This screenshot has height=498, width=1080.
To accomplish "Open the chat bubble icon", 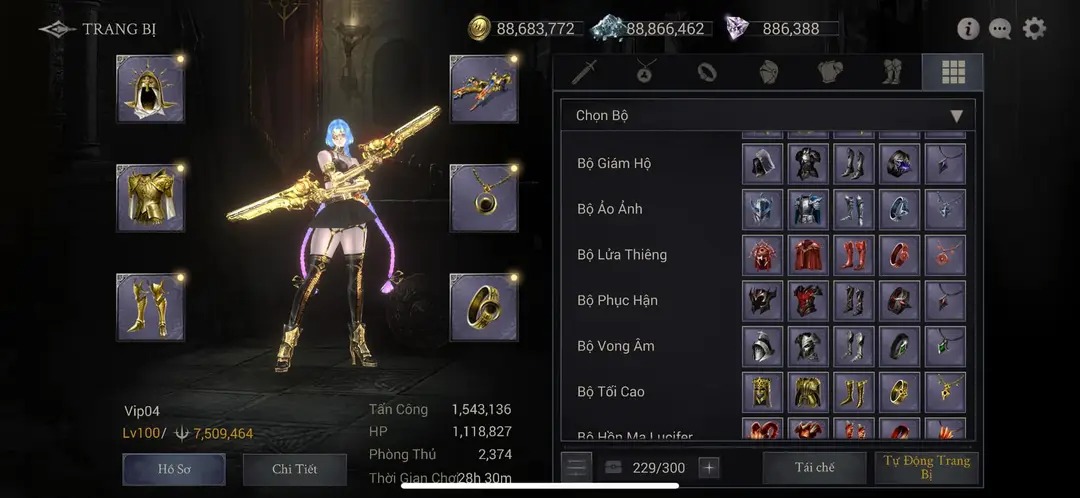I will [x=1000, y=29].
